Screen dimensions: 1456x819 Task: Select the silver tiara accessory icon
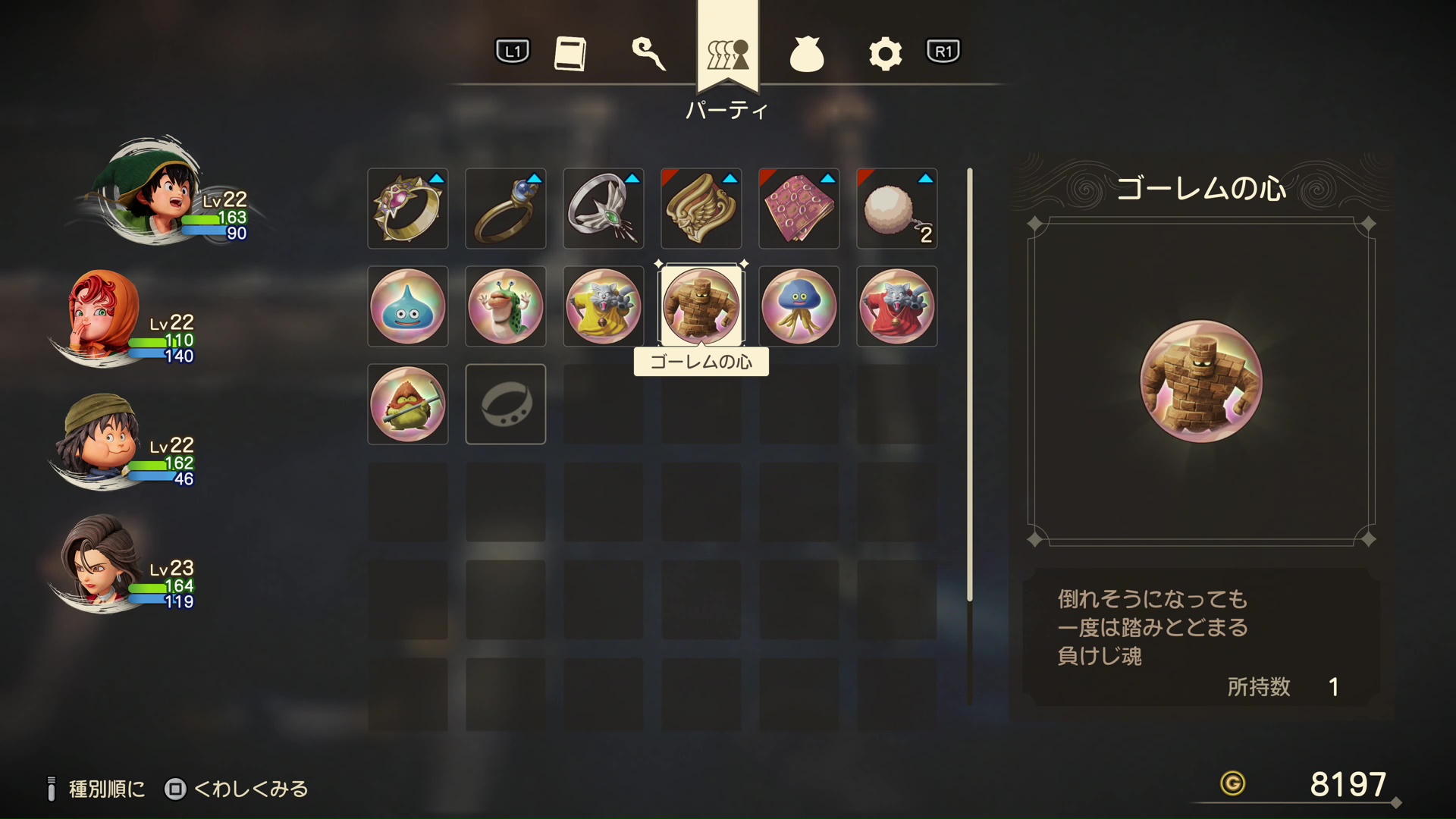pyautogui.click(x=603, y=208)
